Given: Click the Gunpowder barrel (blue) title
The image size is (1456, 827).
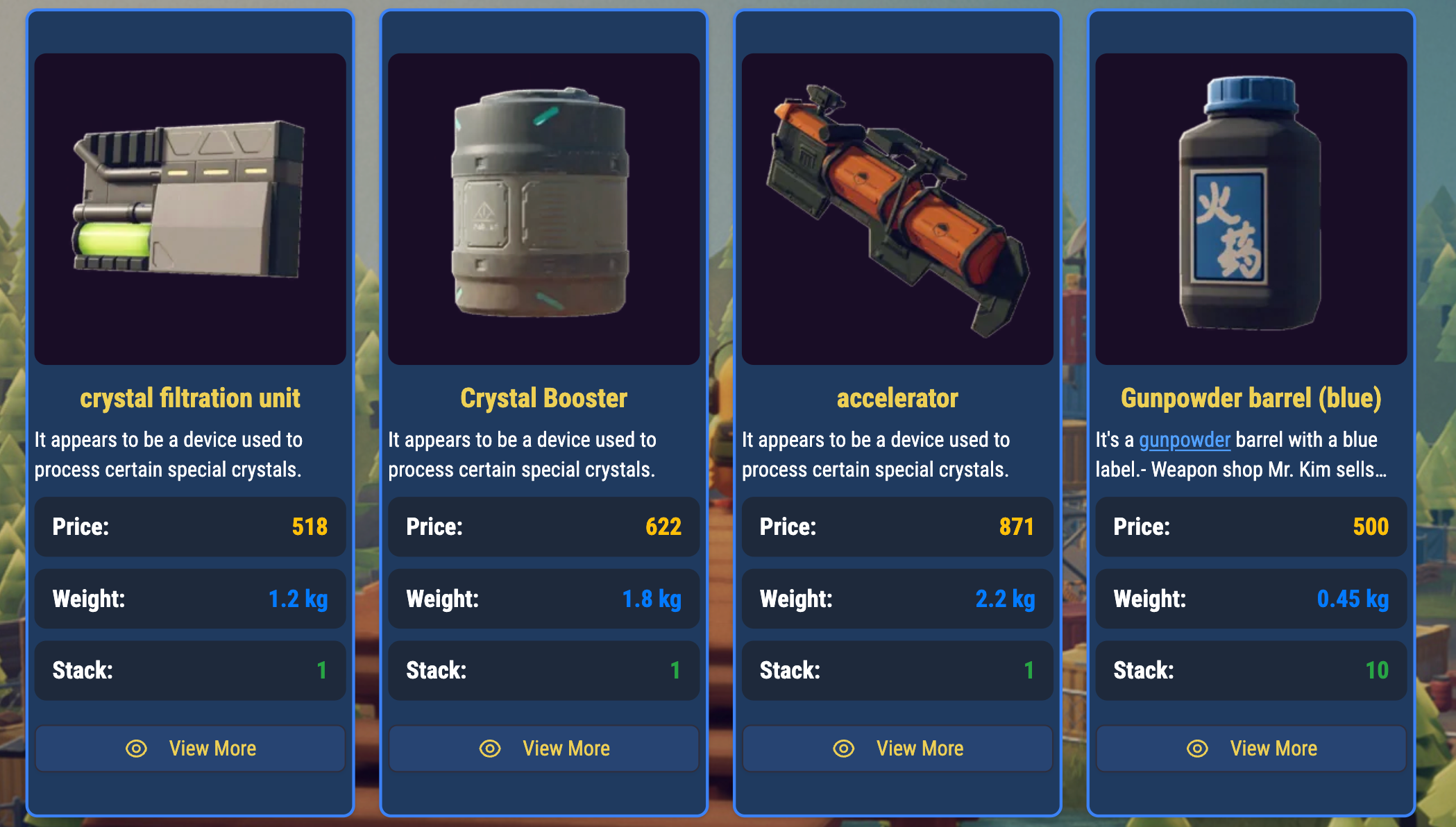Looking at the screenshot, I should (x=1251, y=398).
